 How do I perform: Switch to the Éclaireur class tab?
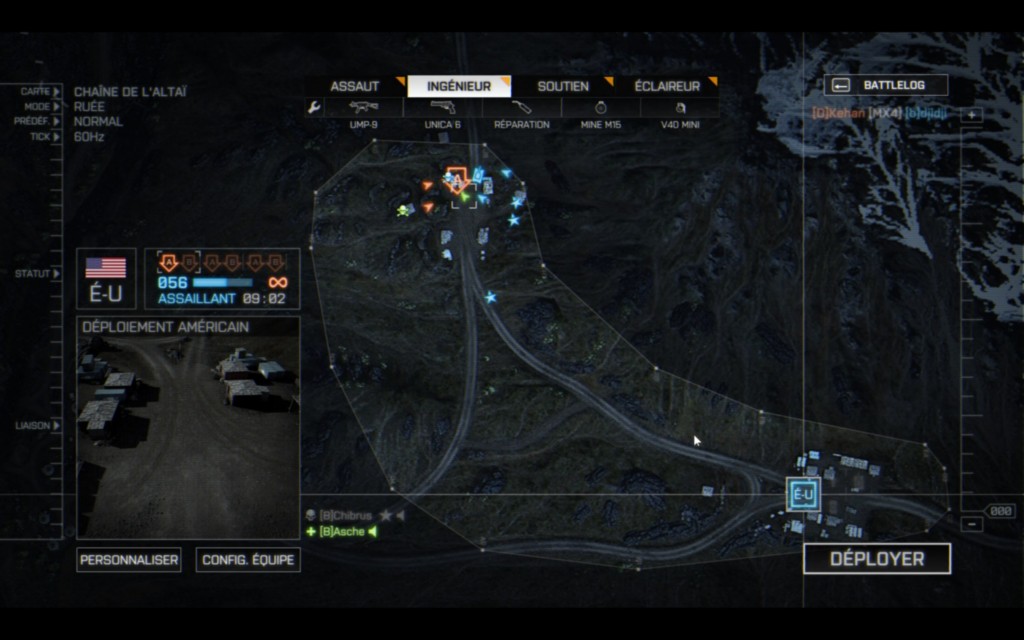coord(667,86)
